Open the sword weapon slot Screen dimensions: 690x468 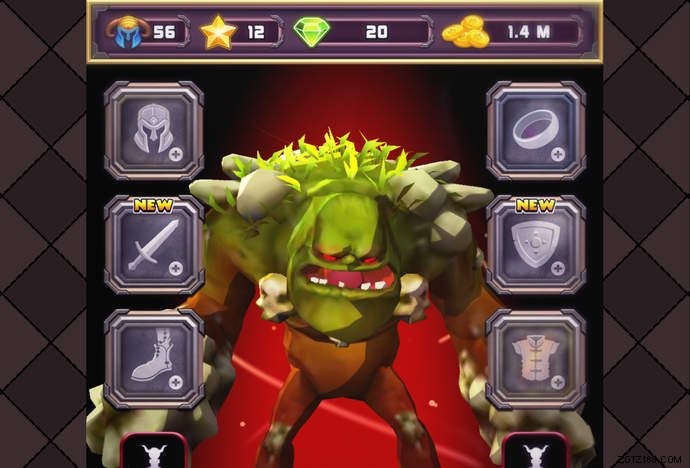tap(154, 245)
